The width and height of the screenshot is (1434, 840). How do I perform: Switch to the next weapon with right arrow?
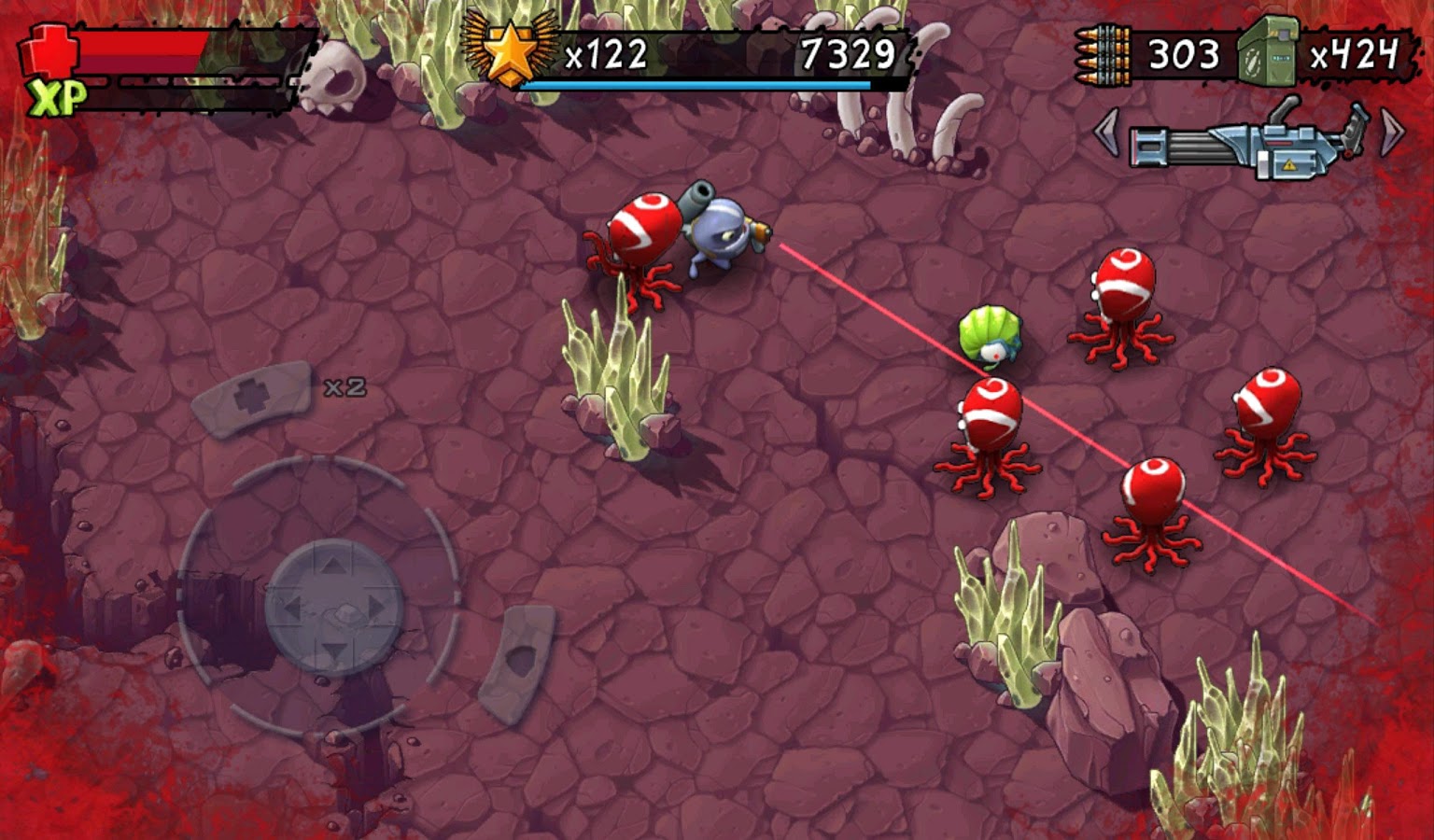tap(1391, 133)
